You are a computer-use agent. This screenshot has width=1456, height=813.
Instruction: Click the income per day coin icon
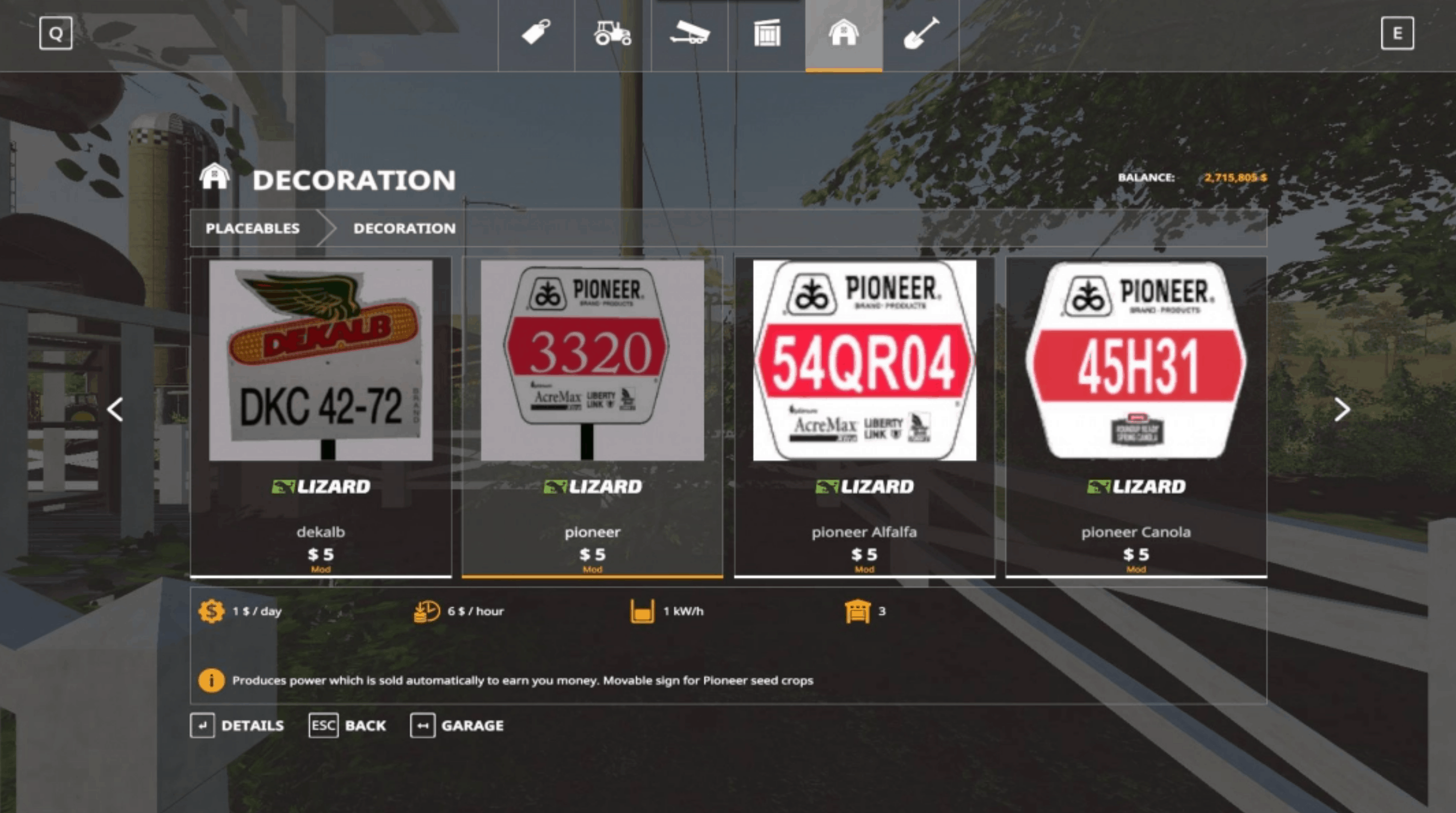[x=211, y=611]
